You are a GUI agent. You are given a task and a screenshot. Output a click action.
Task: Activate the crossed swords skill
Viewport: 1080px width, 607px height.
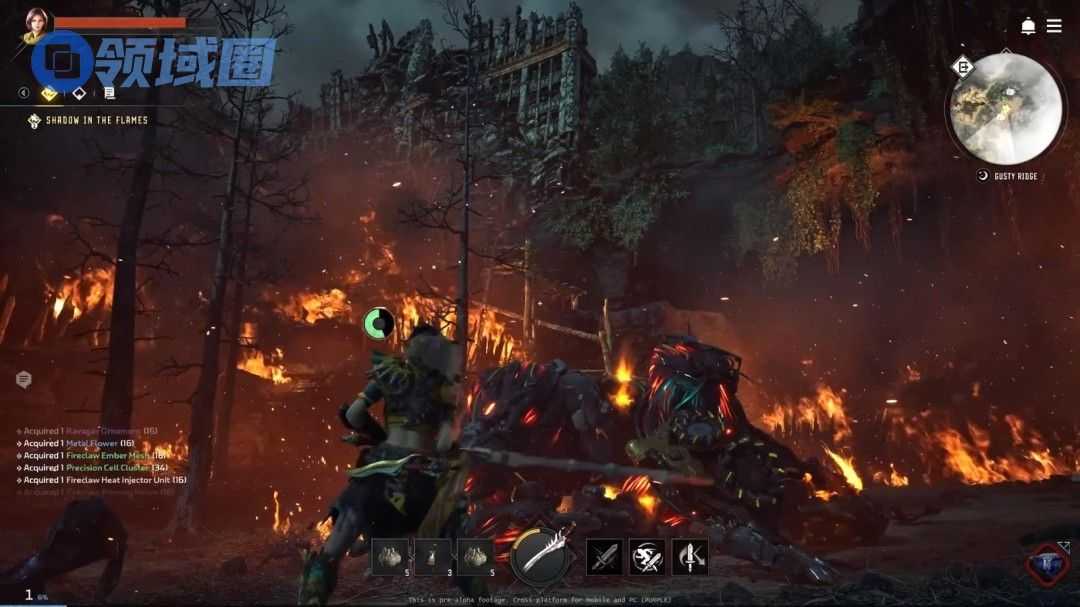[x=604, y=556]
